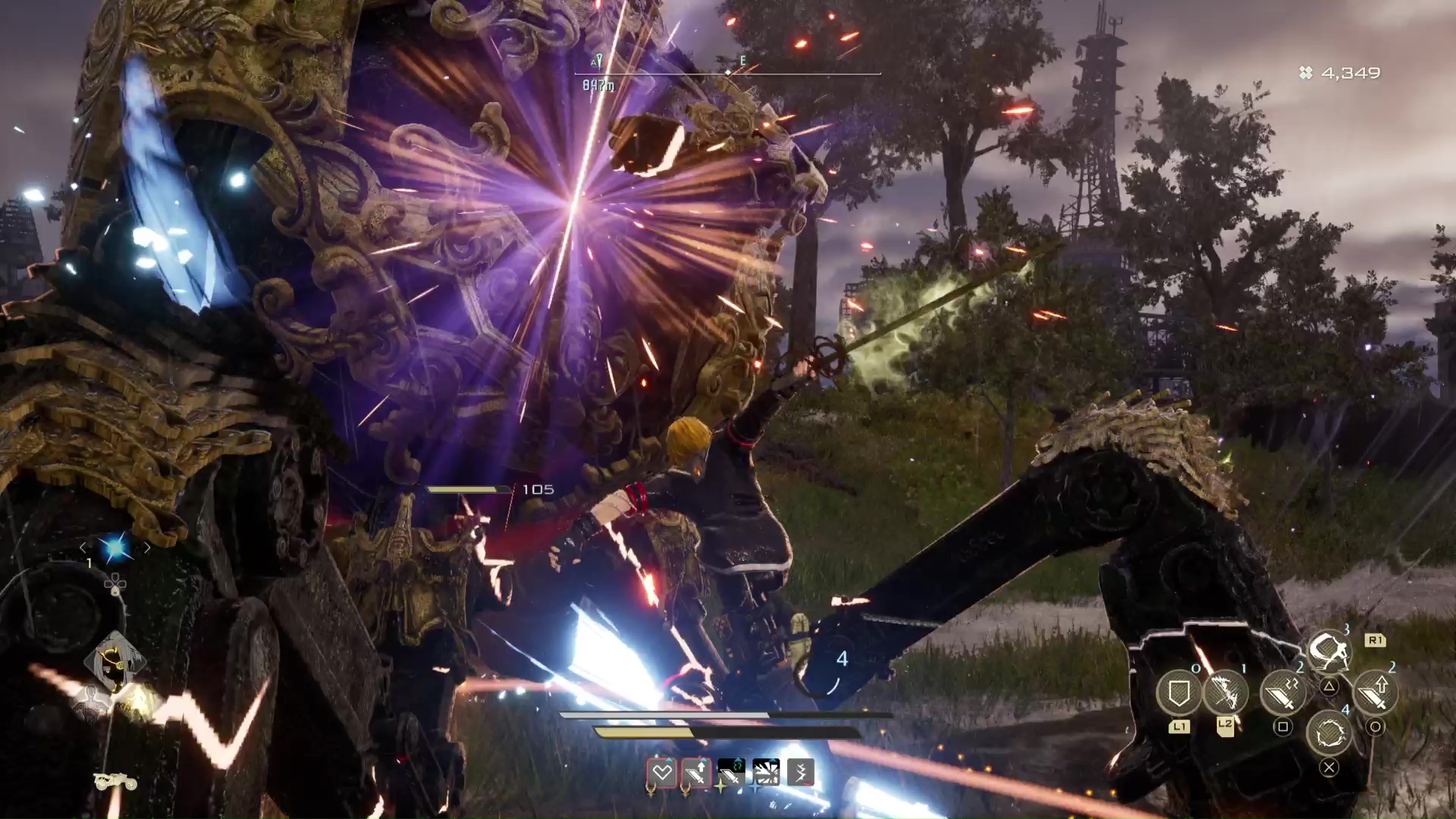Screen dimensions: 1456x819
Task: Trigger the sword combo skill with lightning marks
Action: [x=1282, y=692]
